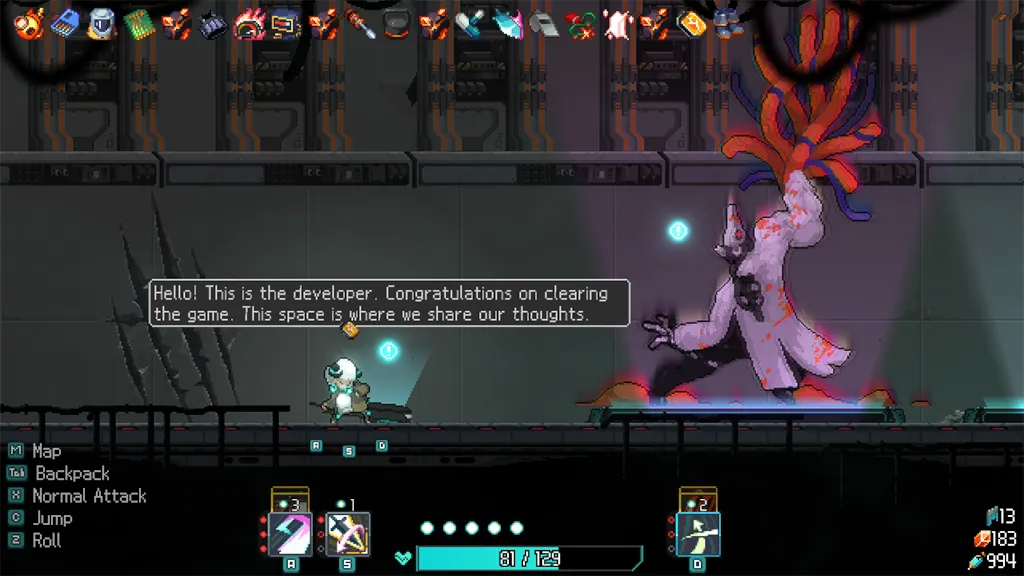Screen dimensions: 1024x576
Task: Activate the crossbow skill slot
Action: coord(348,534)
